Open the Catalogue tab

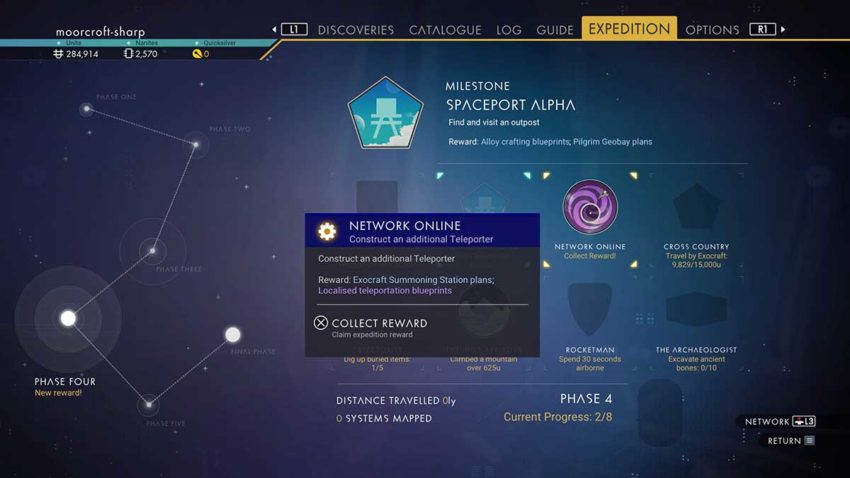click(445, 30)
